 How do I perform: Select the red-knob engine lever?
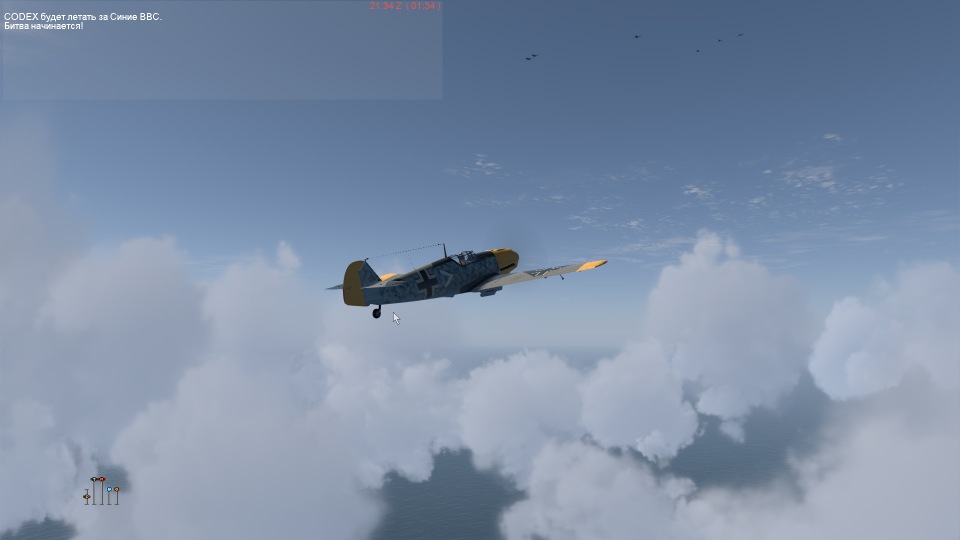pyautogui.click(x=102, y=481)
